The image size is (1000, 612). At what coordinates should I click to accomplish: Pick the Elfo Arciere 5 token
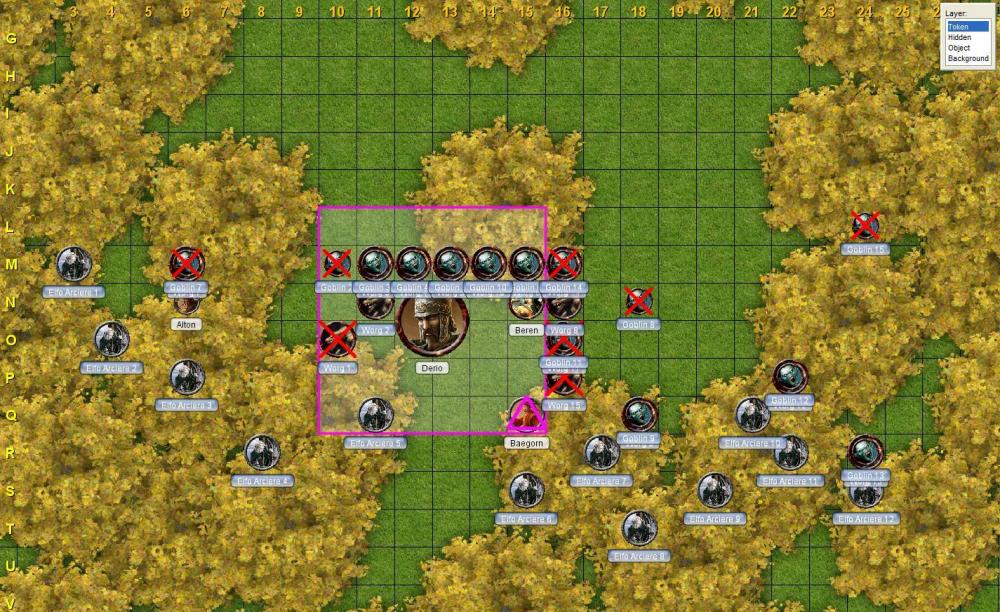376,415
